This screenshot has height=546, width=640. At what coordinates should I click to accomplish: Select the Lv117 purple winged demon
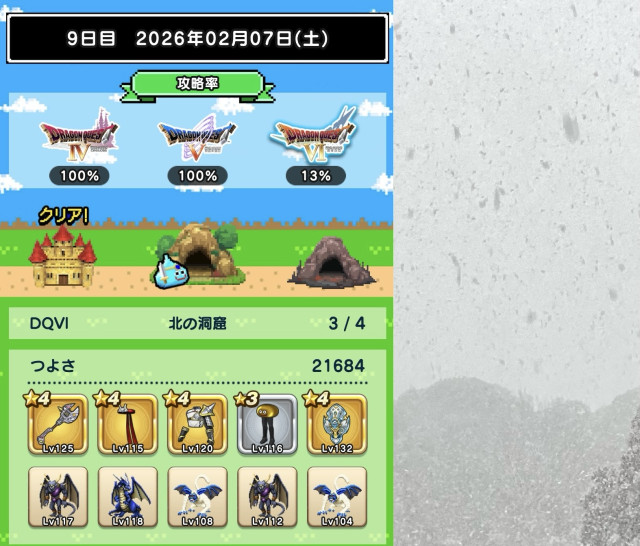[x=58, y=497]
